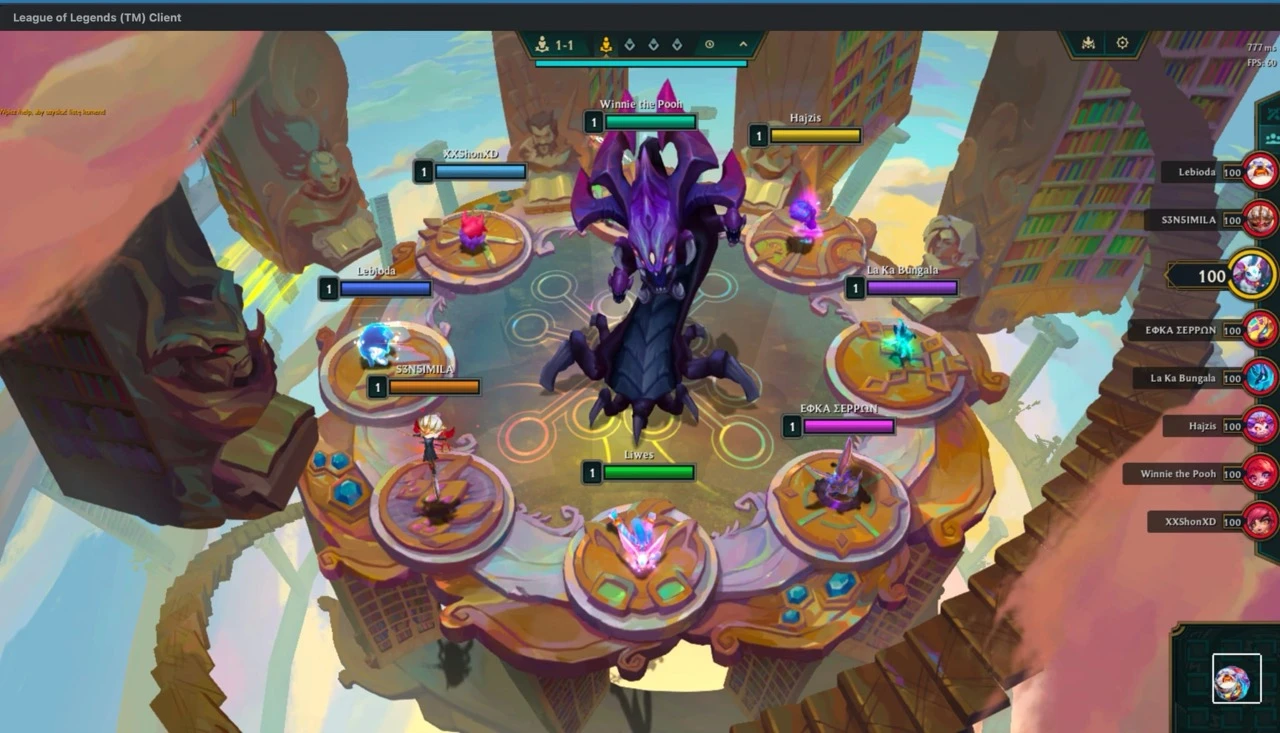Click your own highlighted portrait with 100 health
1280x733 pixels.
(x=1251, y=274)
